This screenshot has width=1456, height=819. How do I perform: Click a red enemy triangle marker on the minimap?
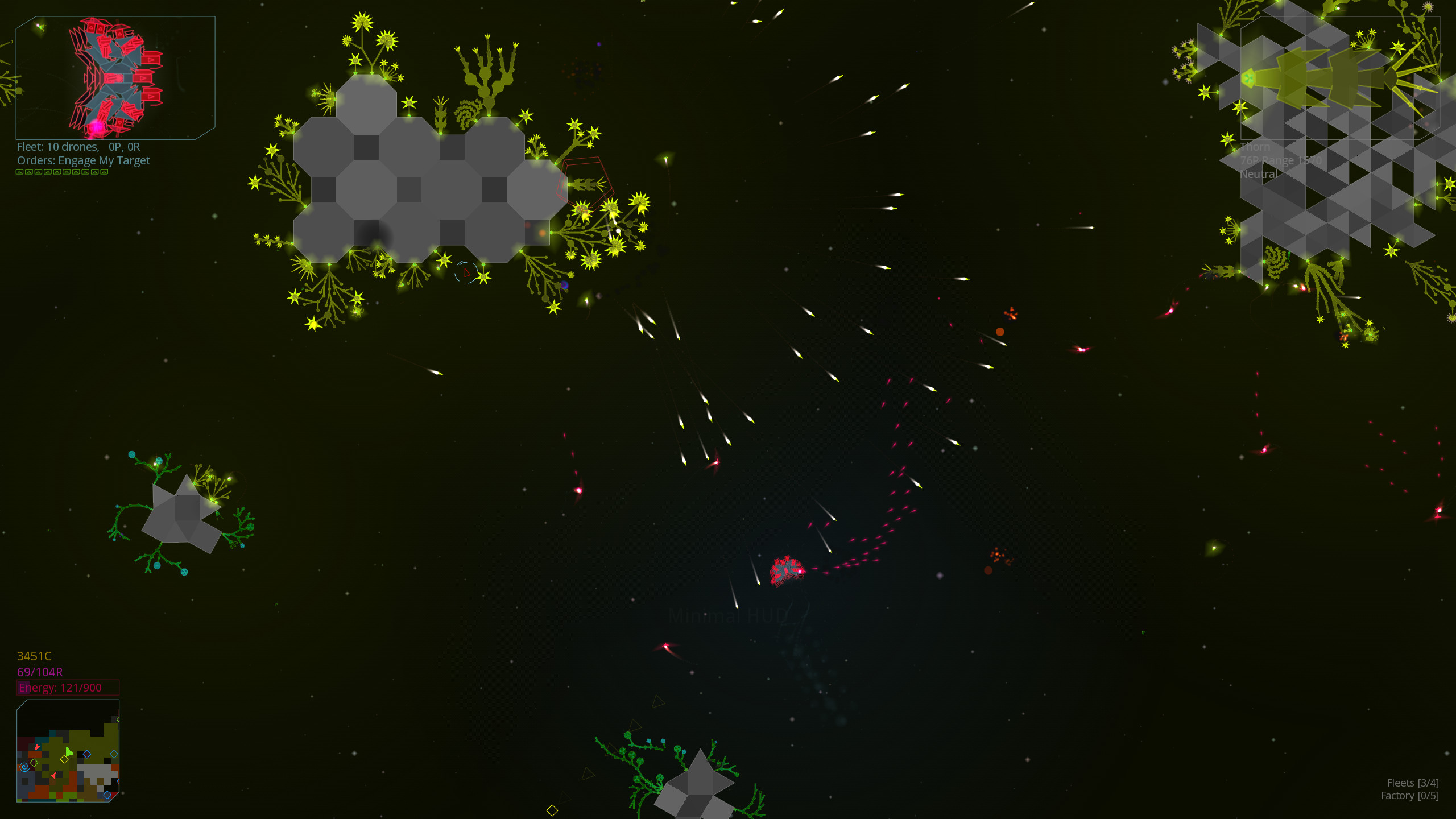37,747
